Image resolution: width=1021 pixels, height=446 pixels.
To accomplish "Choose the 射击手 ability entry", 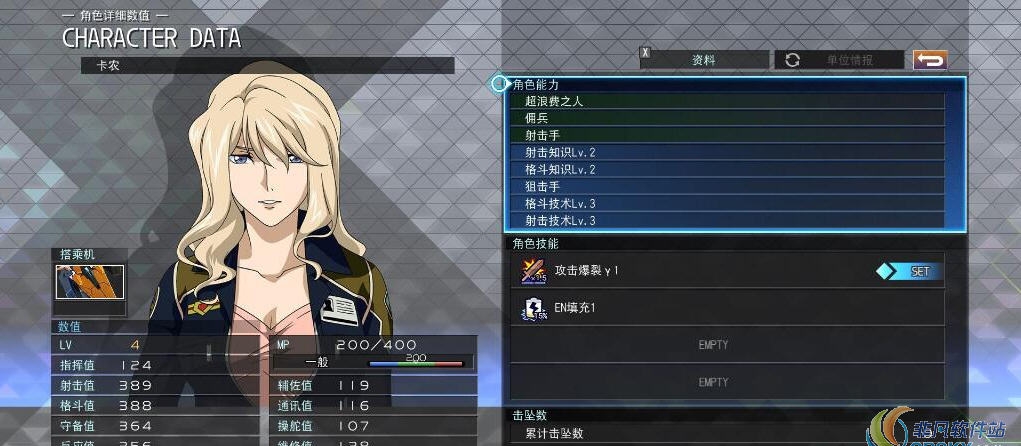I will point(728,135).
